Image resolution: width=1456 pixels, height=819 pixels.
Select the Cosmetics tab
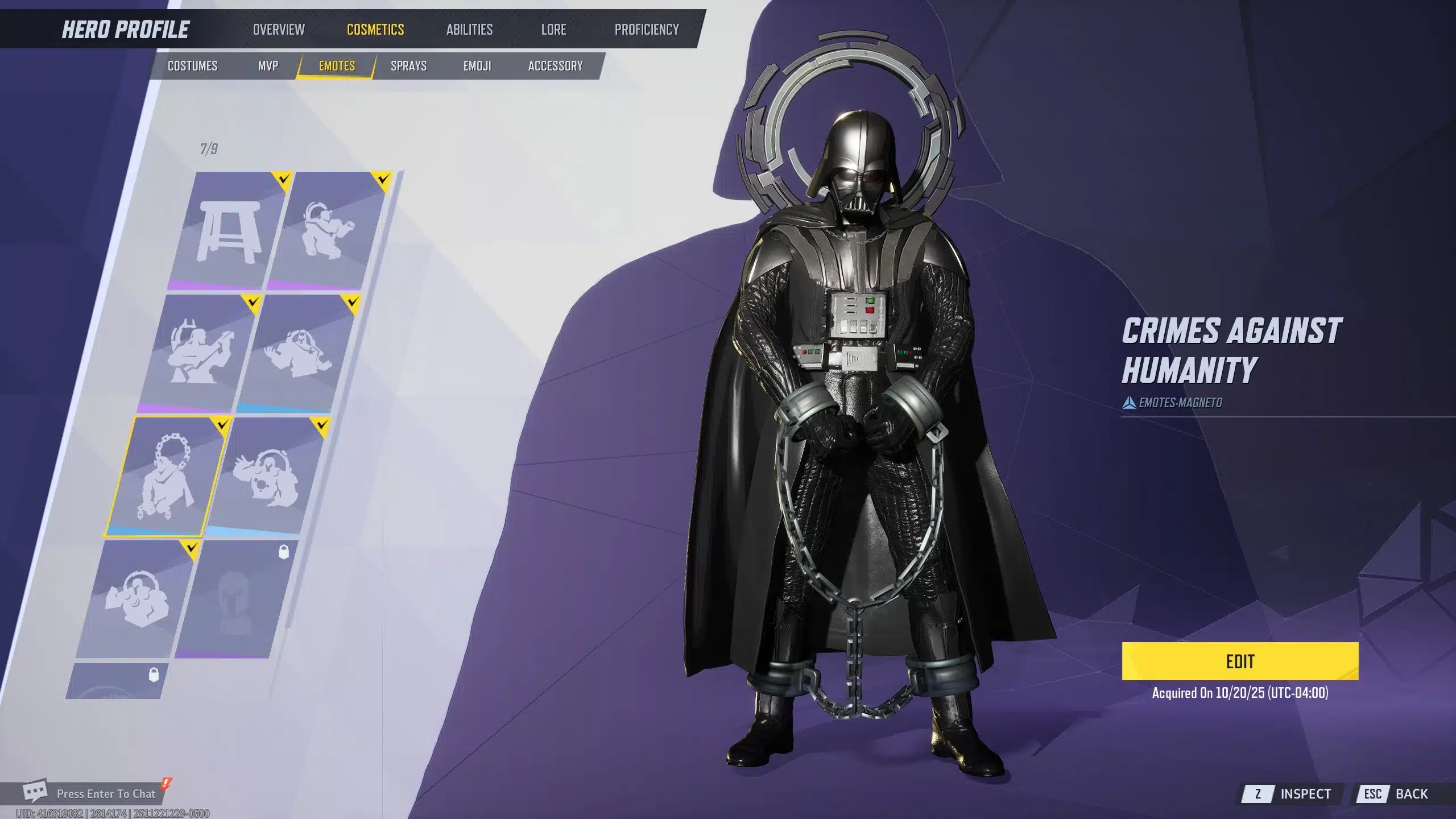point(375,30)
